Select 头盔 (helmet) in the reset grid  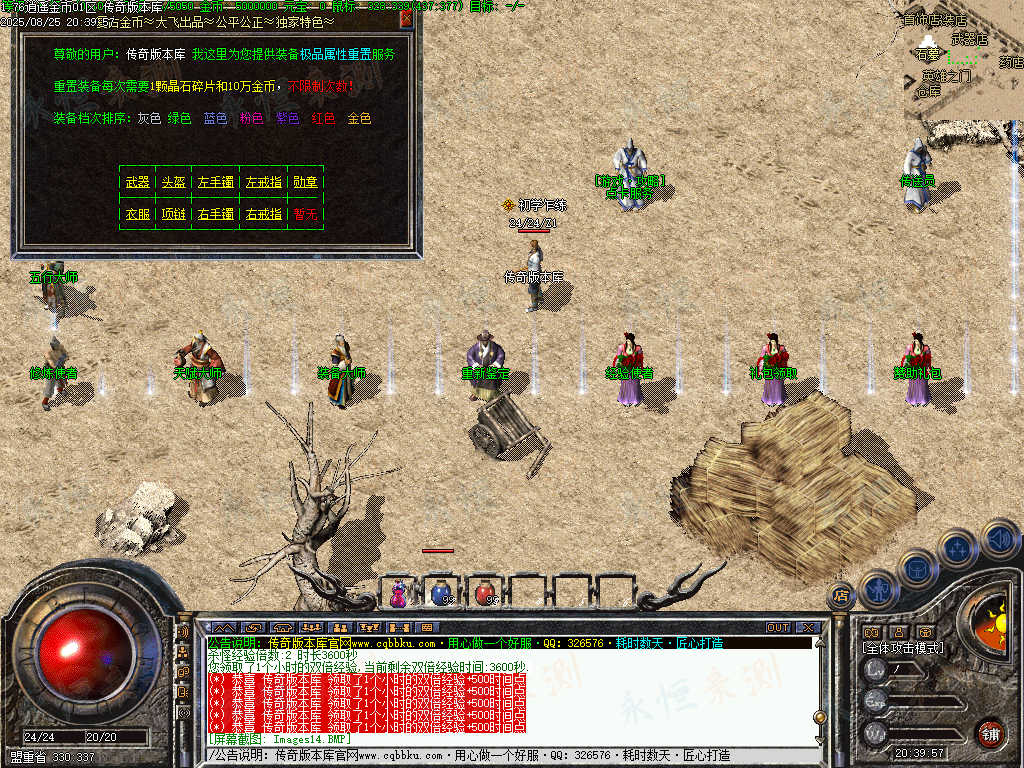click(173, 182)
